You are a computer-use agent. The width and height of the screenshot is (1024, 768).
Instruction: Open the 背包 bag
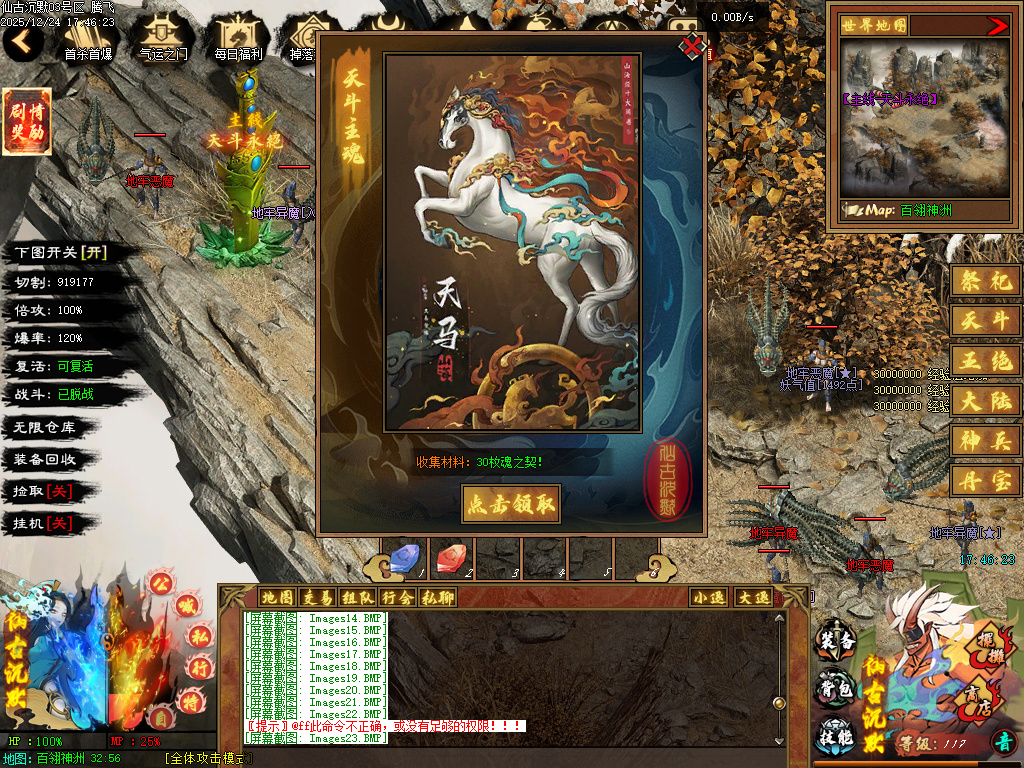[x=835, y=688]
